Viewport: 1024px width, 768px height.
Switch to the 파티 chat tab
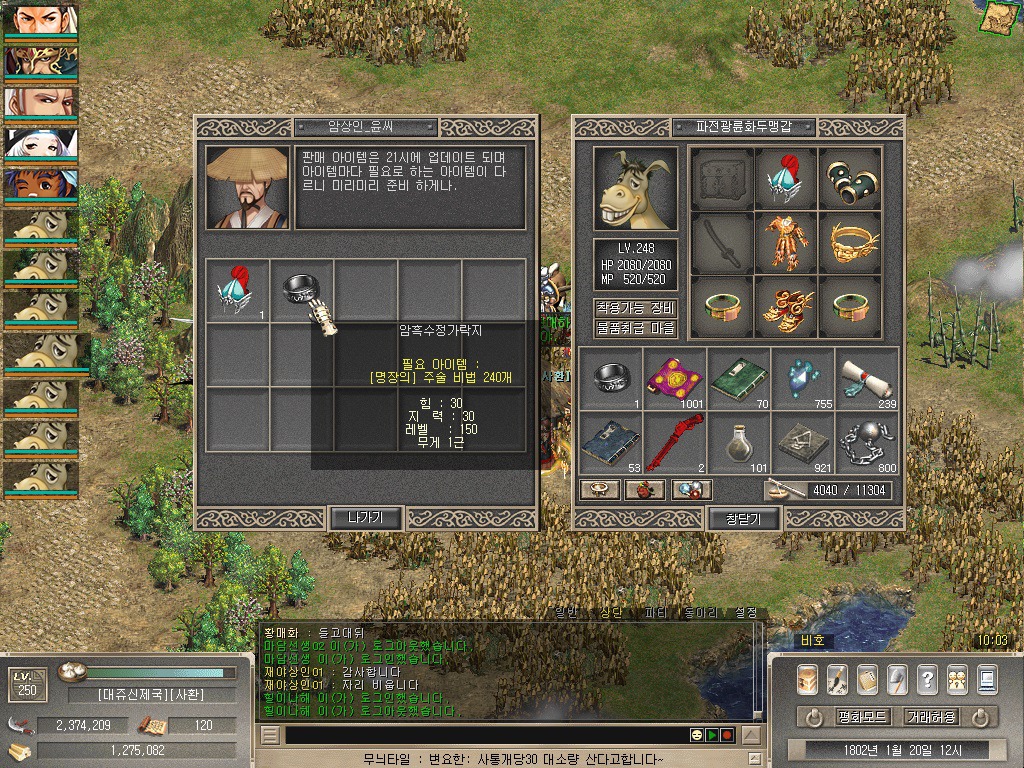tap(655, 613)
